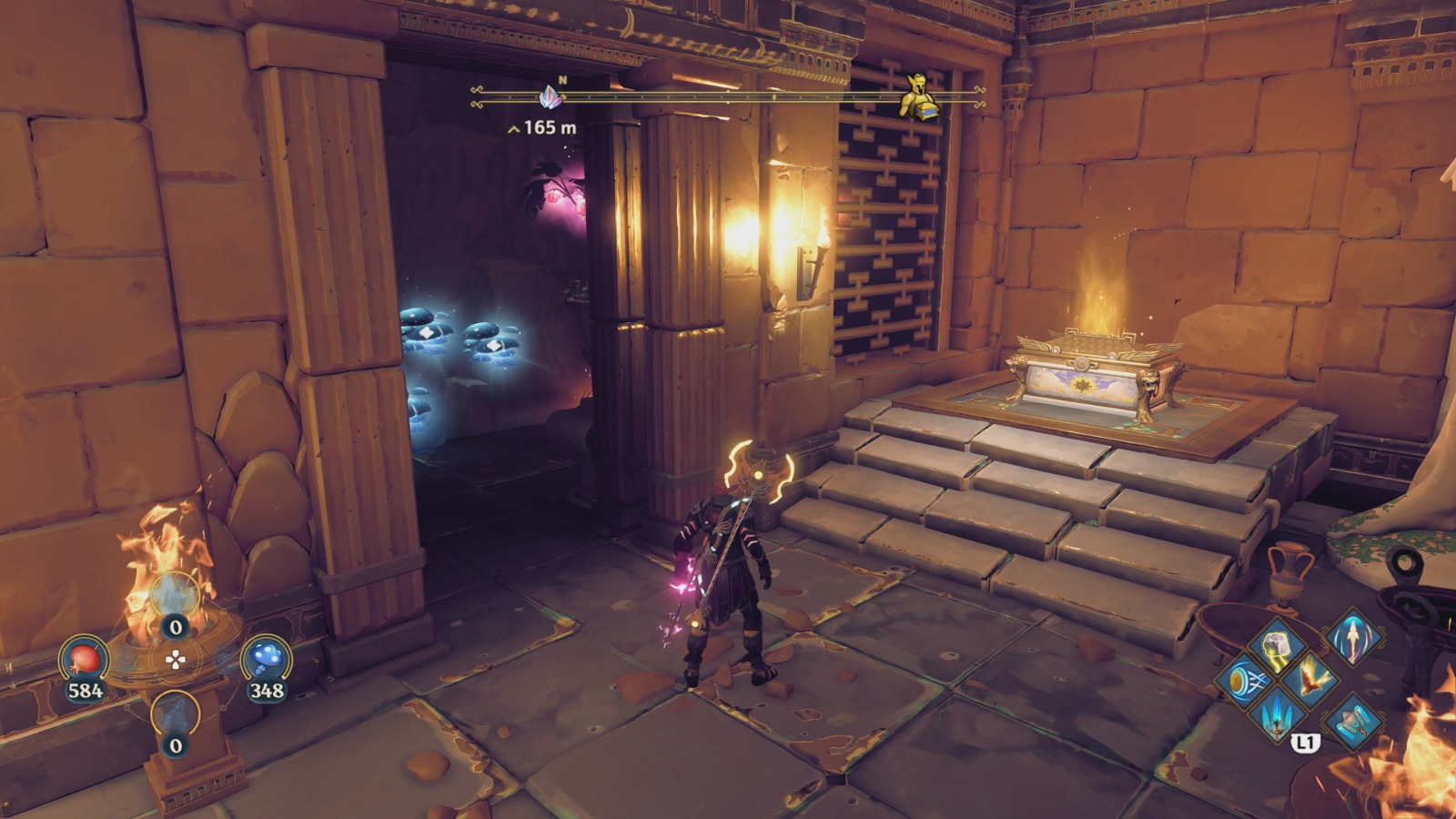Select the shield dash ability icon
This screenshot has height=819, width=1456.
pos(1245,681)
